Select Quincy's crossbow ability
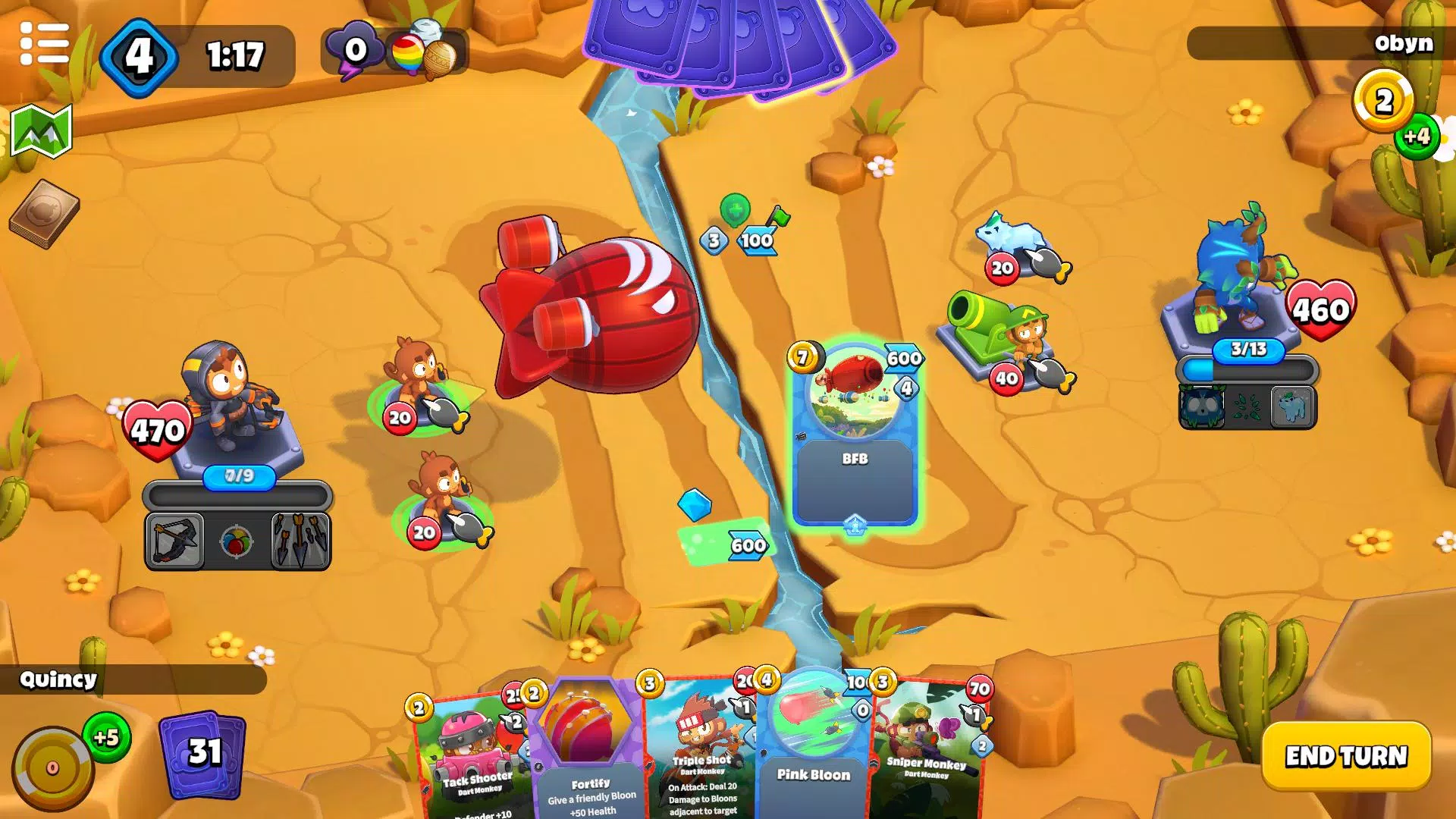The image size is (1456, 819). point(176,538)
